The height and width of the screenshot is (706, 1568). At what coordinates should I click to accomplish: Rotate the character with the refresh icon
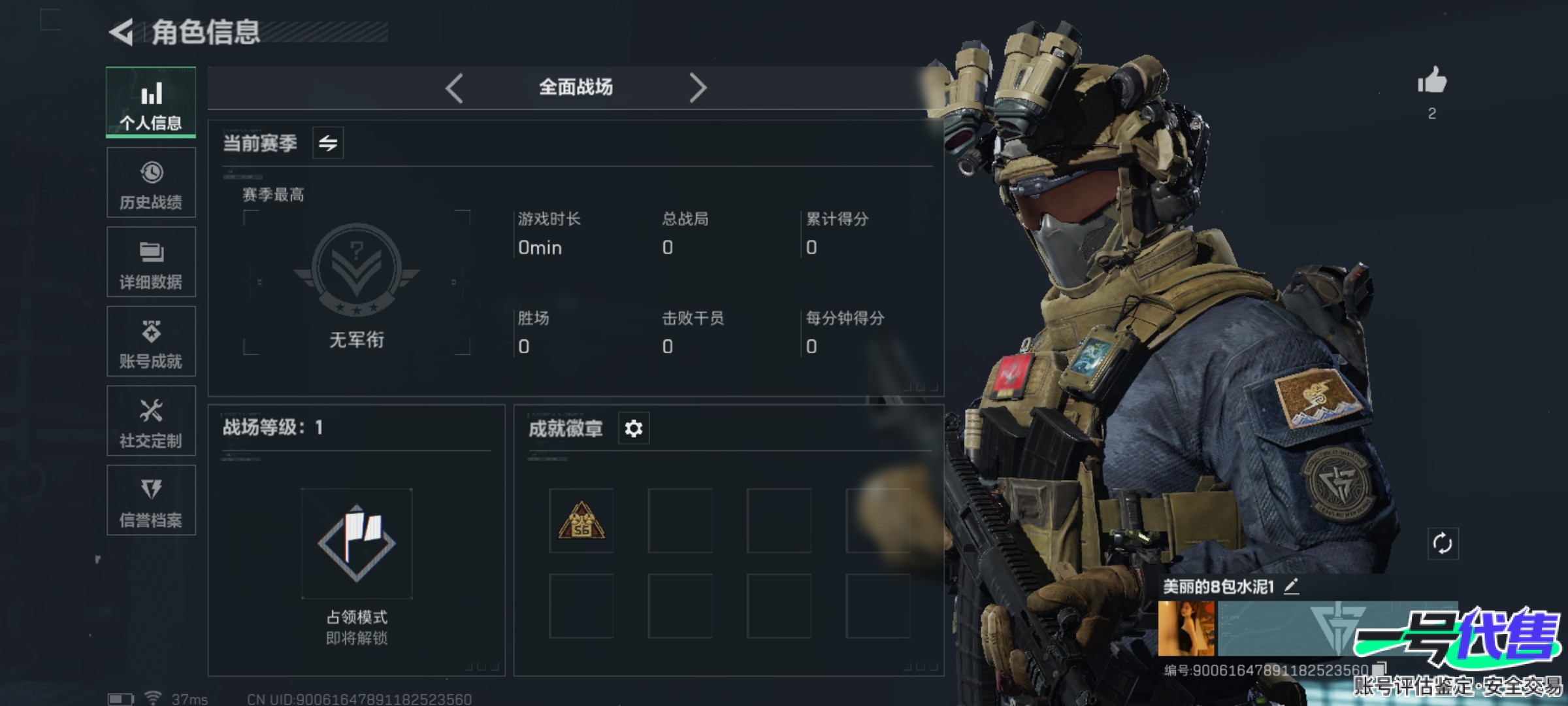[1442, 543]
